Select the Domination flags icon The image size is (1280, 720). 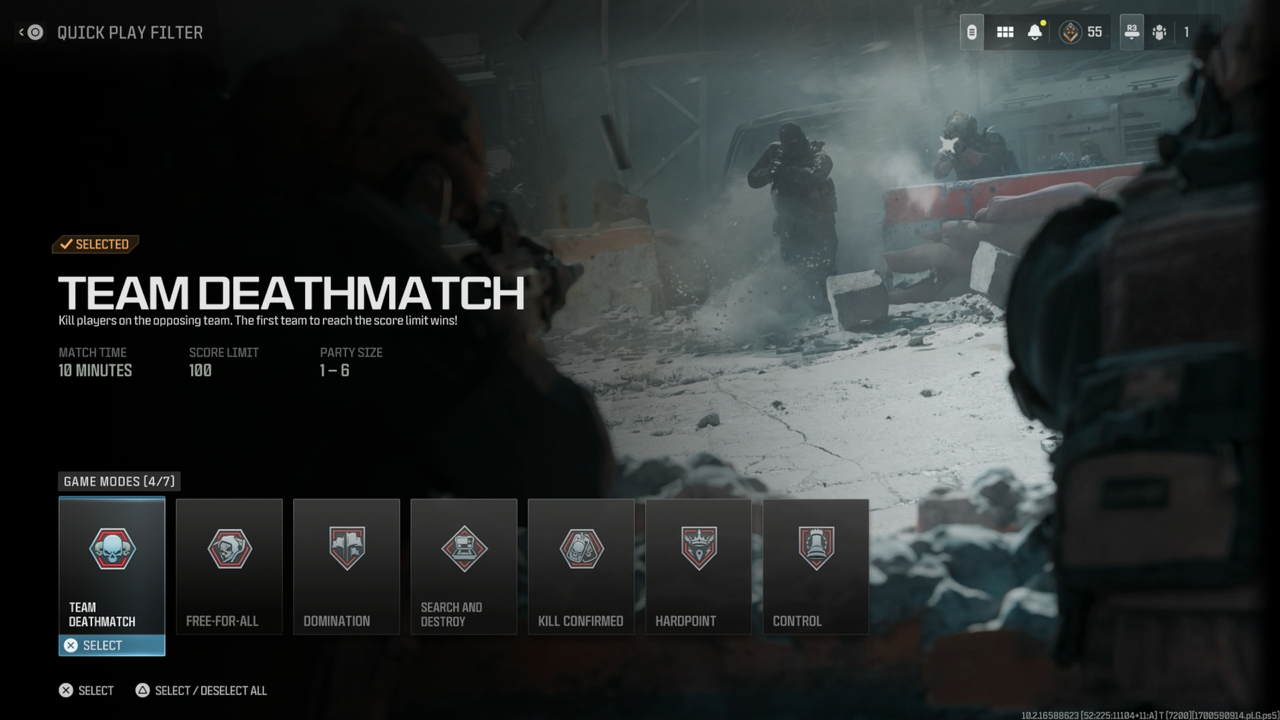coord(346,548)
